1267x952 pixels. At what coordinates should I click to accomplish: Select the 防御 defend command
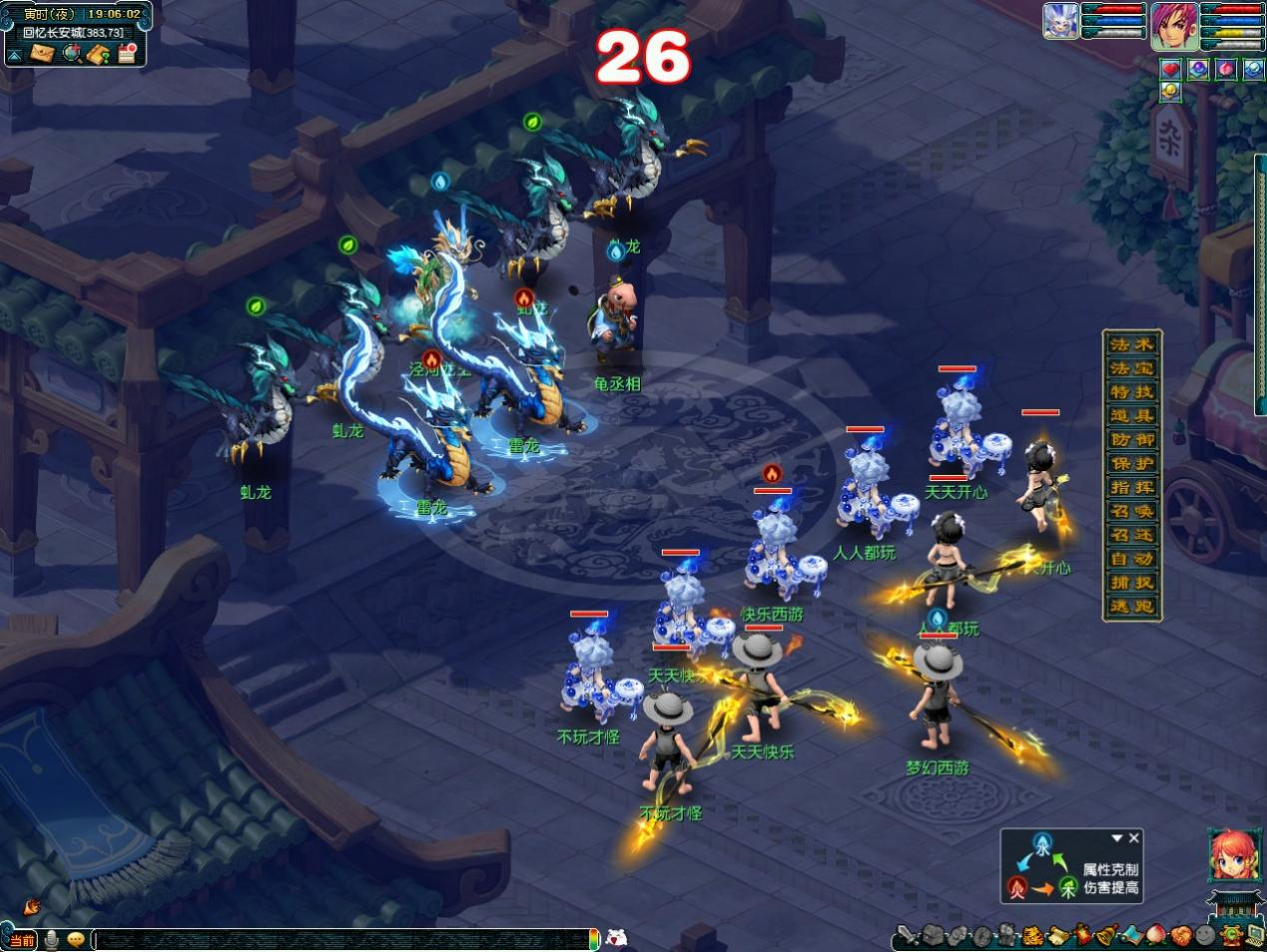[x=1131, y=440]
